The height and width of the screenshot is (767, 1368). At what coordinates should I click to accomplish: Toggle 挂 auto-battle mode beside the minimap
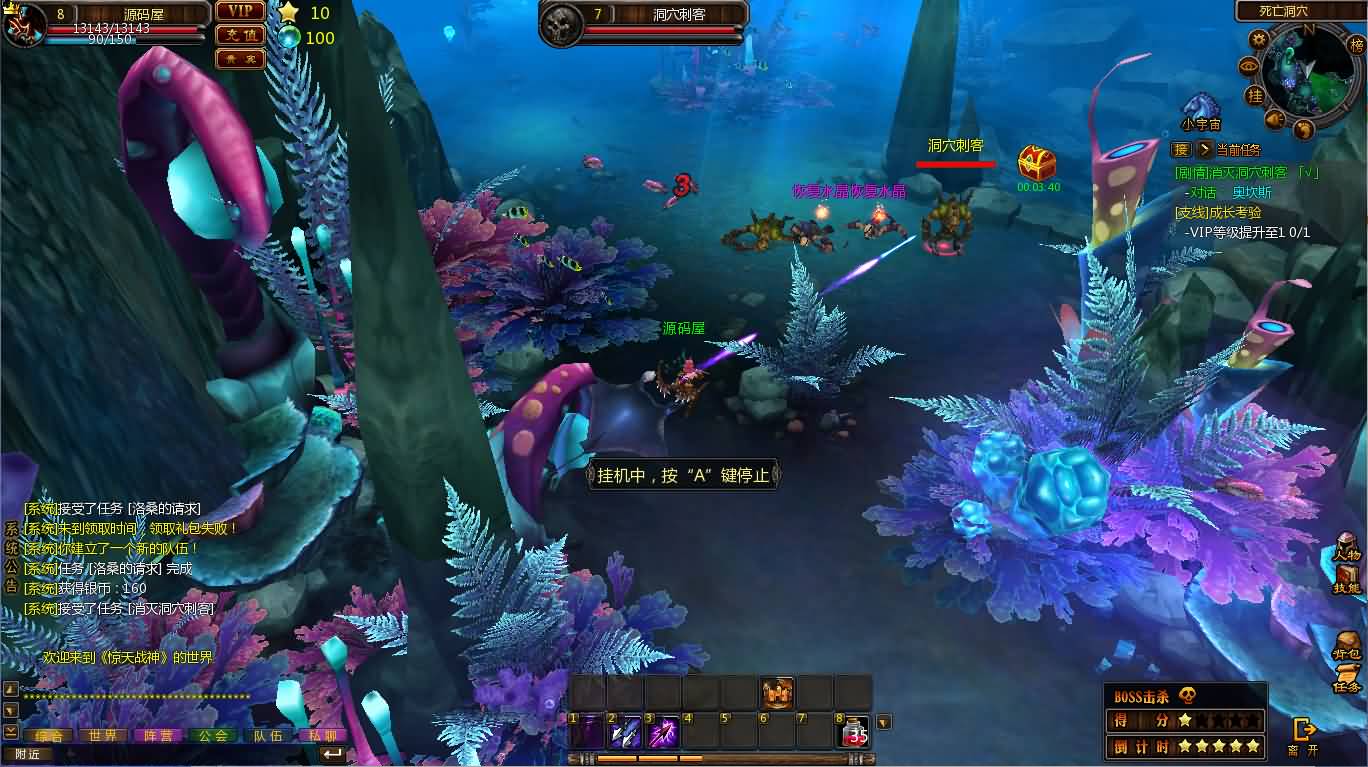pyautogui.click(x=1253, y=95)
